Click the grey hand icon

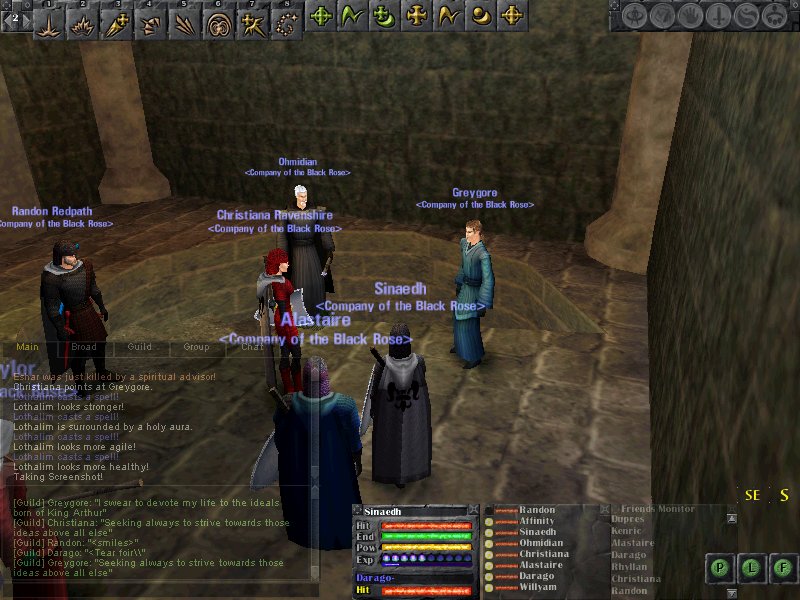coord(689,16)
